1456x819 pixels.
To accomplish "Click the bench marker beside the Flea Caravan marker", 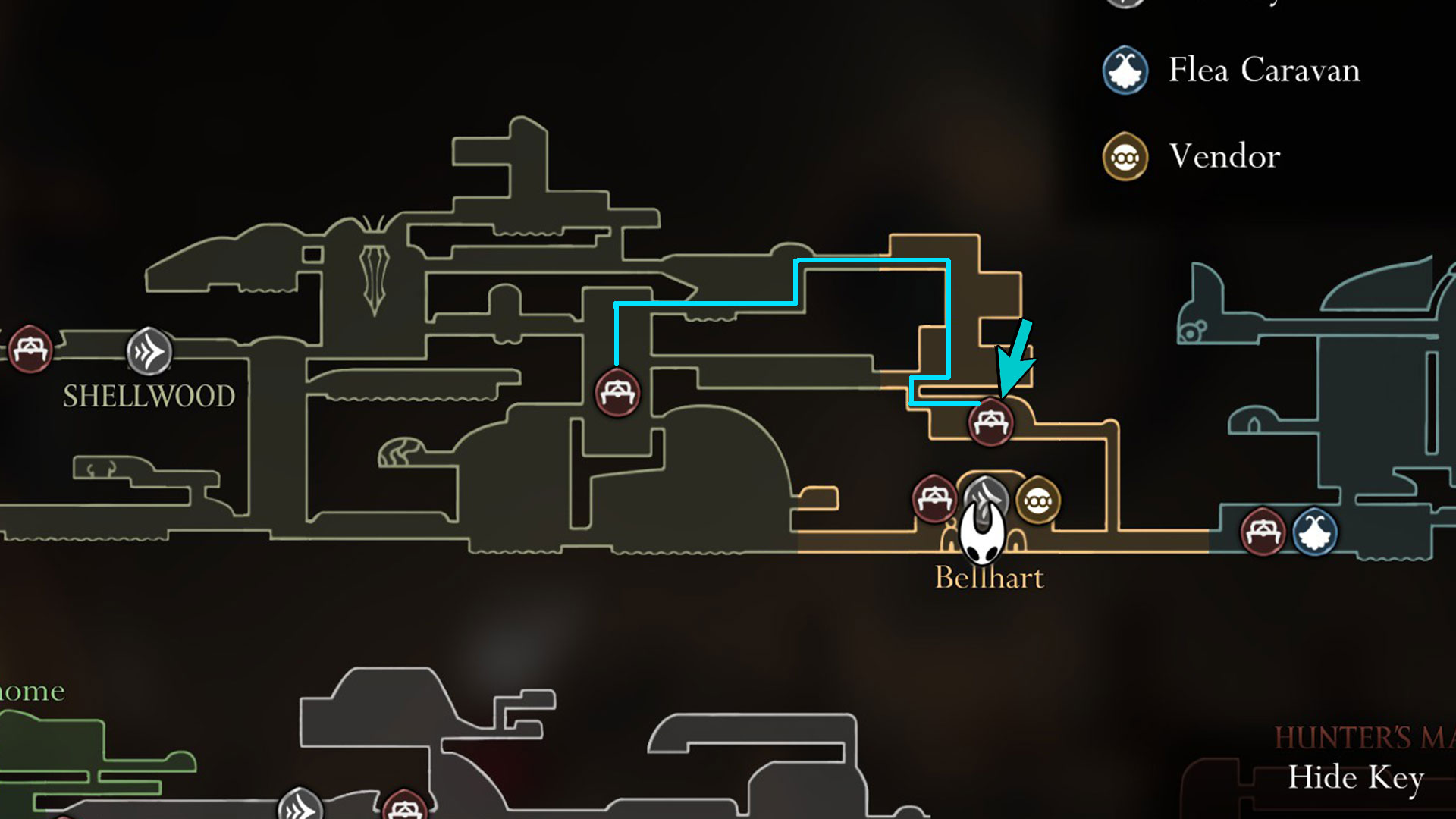I will click(1262, 532).
